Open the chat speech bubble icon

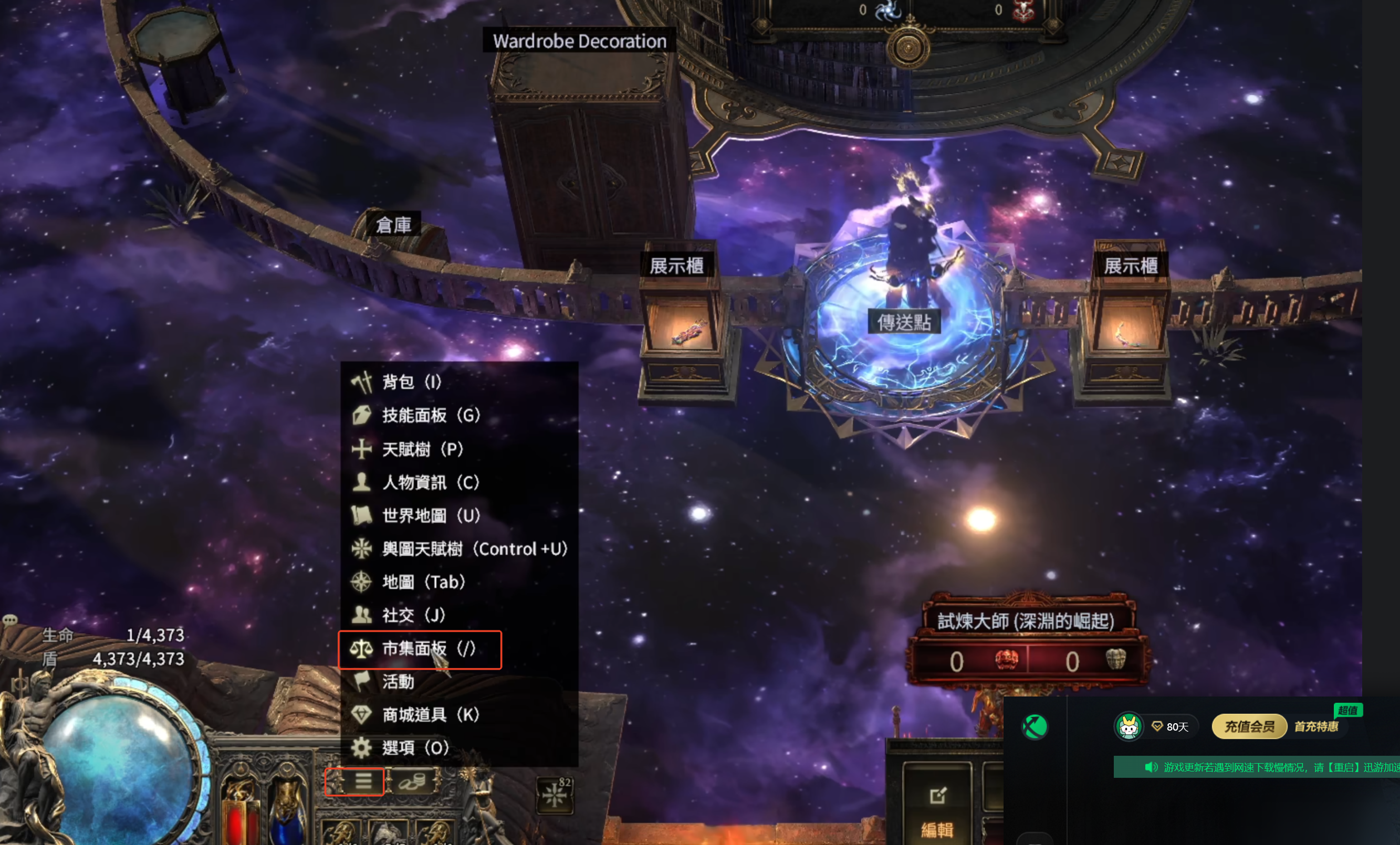[x=9, y=619]
